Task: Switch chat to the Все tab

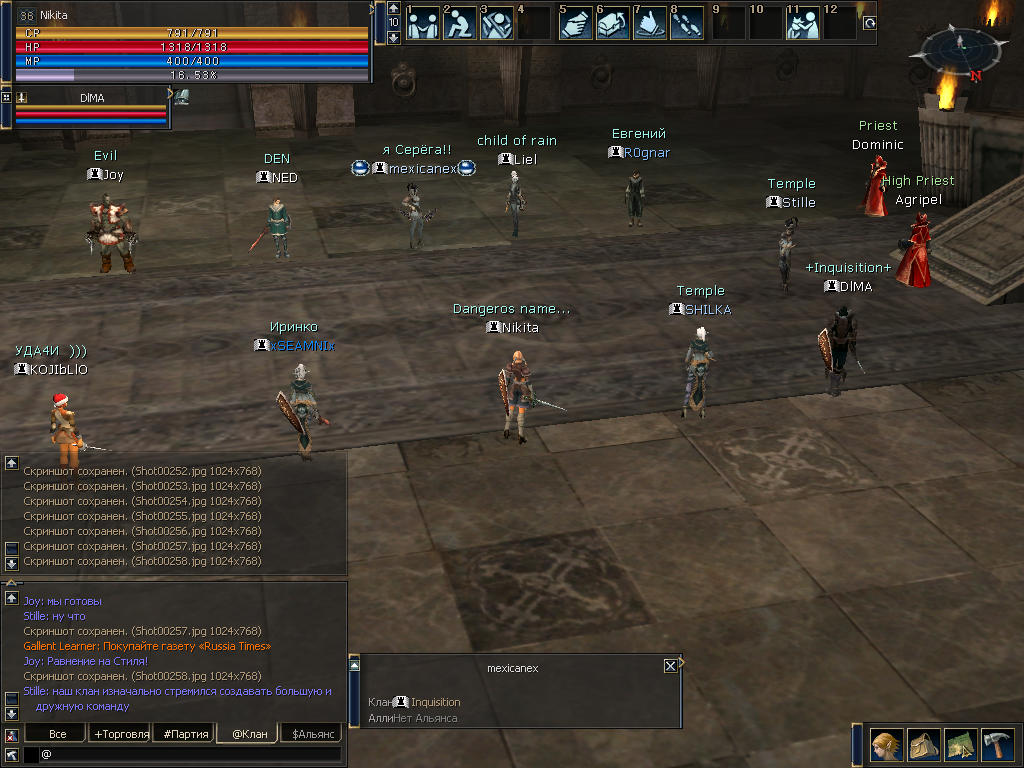Action: pos(58,734)
